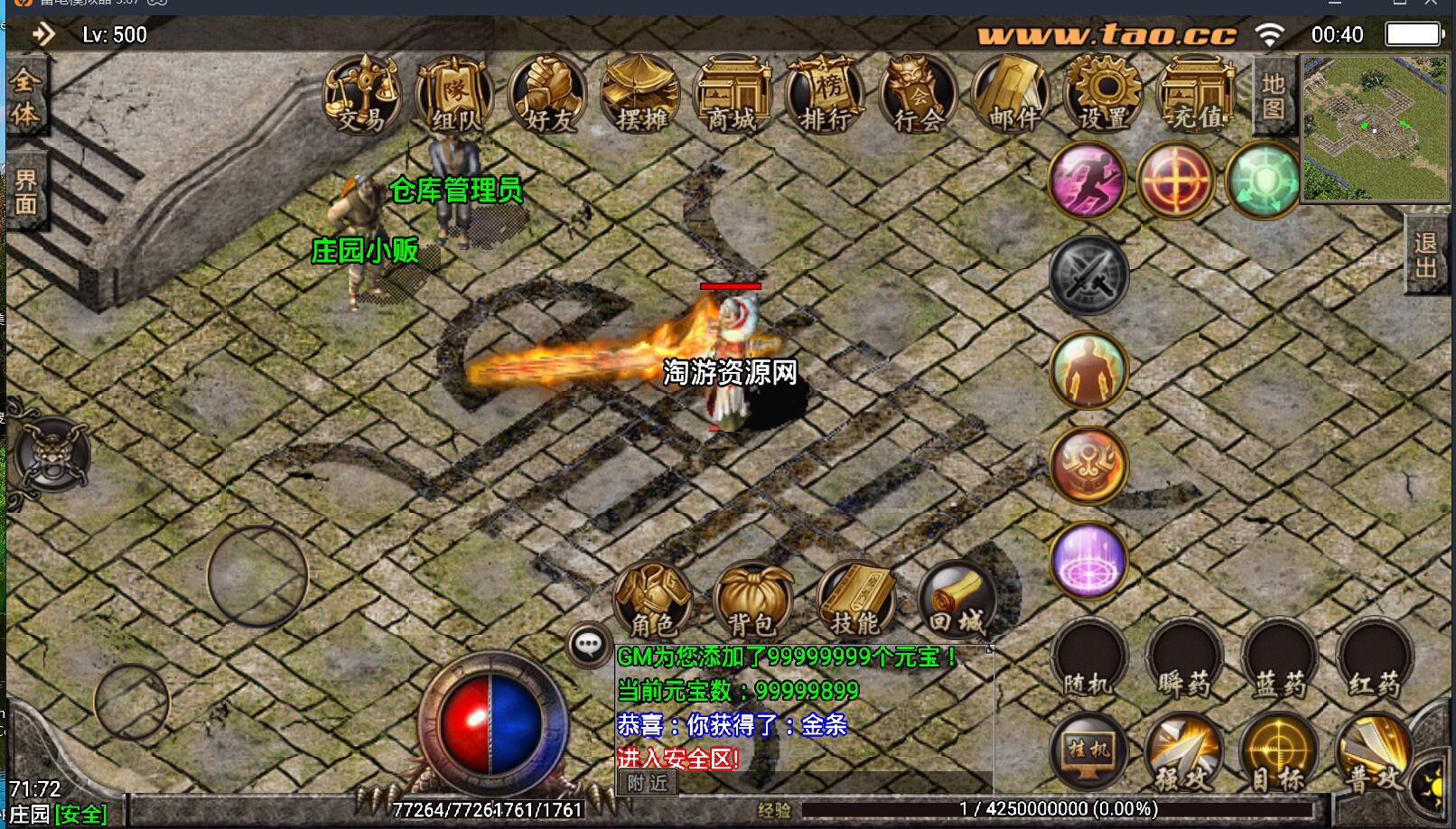The image size is (1456, 829).
Task: Enter the 商城 shop
Action: (x=733, y=96)
